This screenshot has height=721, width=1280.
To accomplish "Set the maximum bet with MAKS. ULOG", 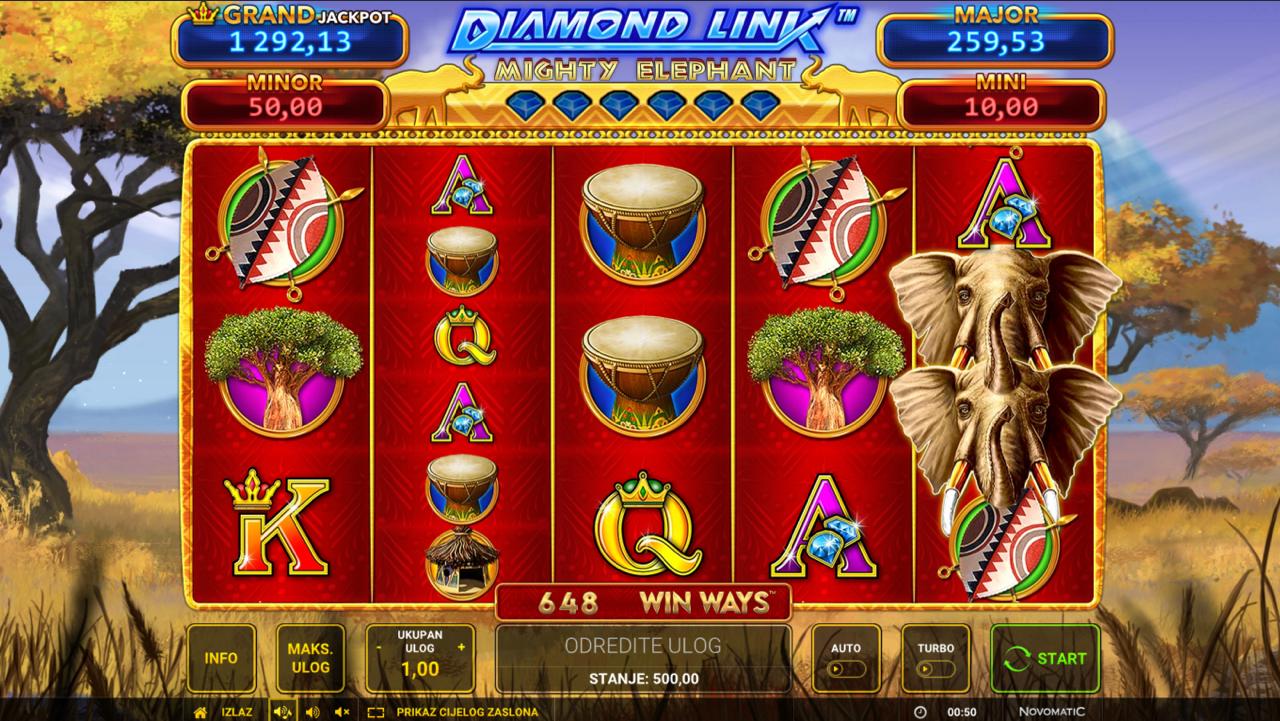I will coord(310,658).
